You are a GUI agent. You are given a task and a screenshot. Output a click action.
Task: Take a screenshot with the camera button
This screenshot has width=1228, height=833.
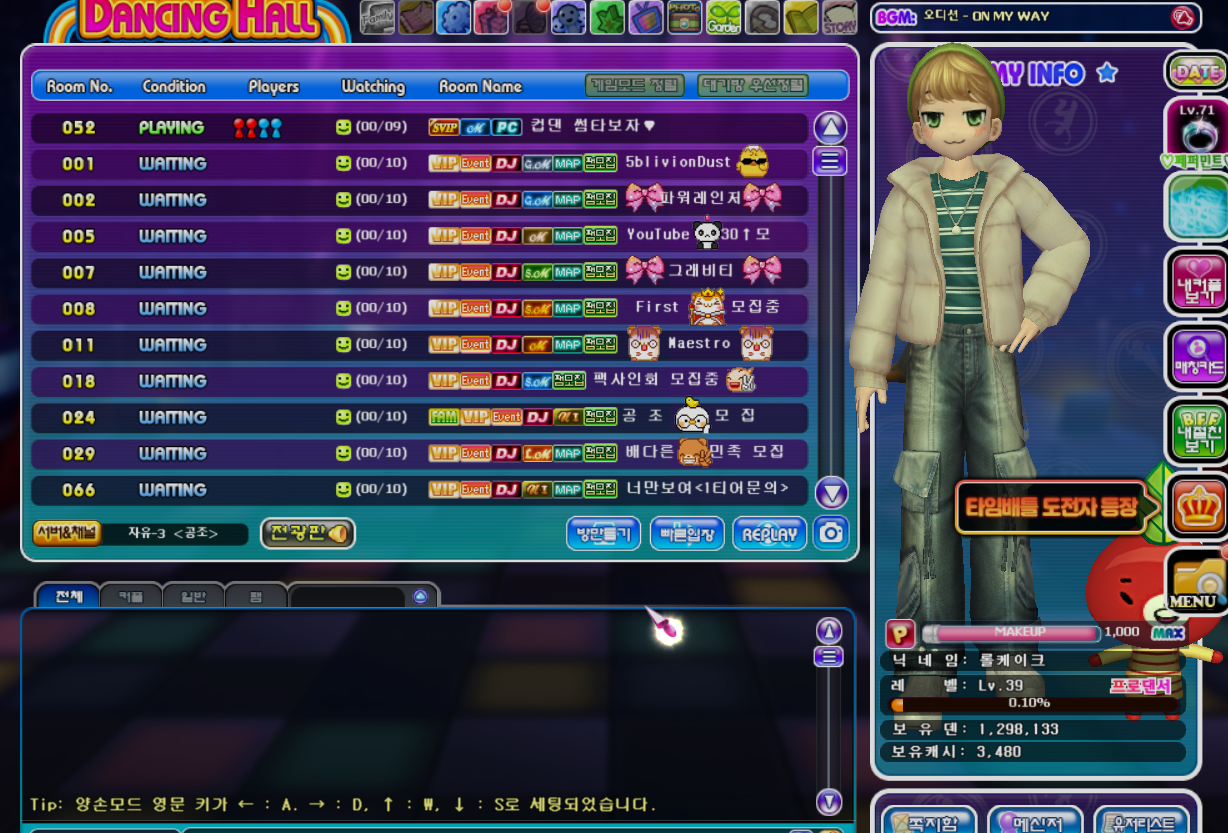831,533
